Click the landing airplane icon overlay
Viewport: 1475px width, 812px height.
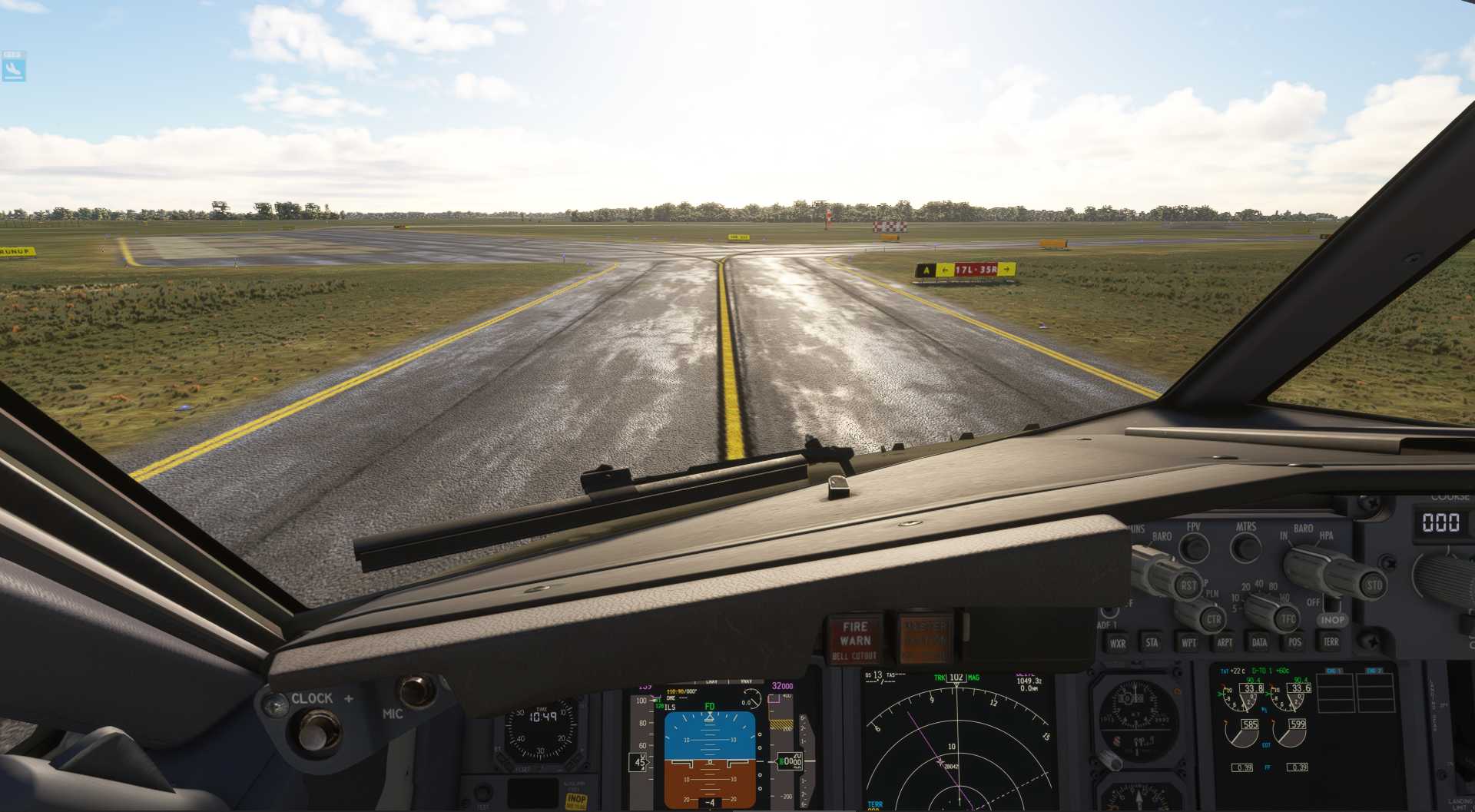pos(14,67)
